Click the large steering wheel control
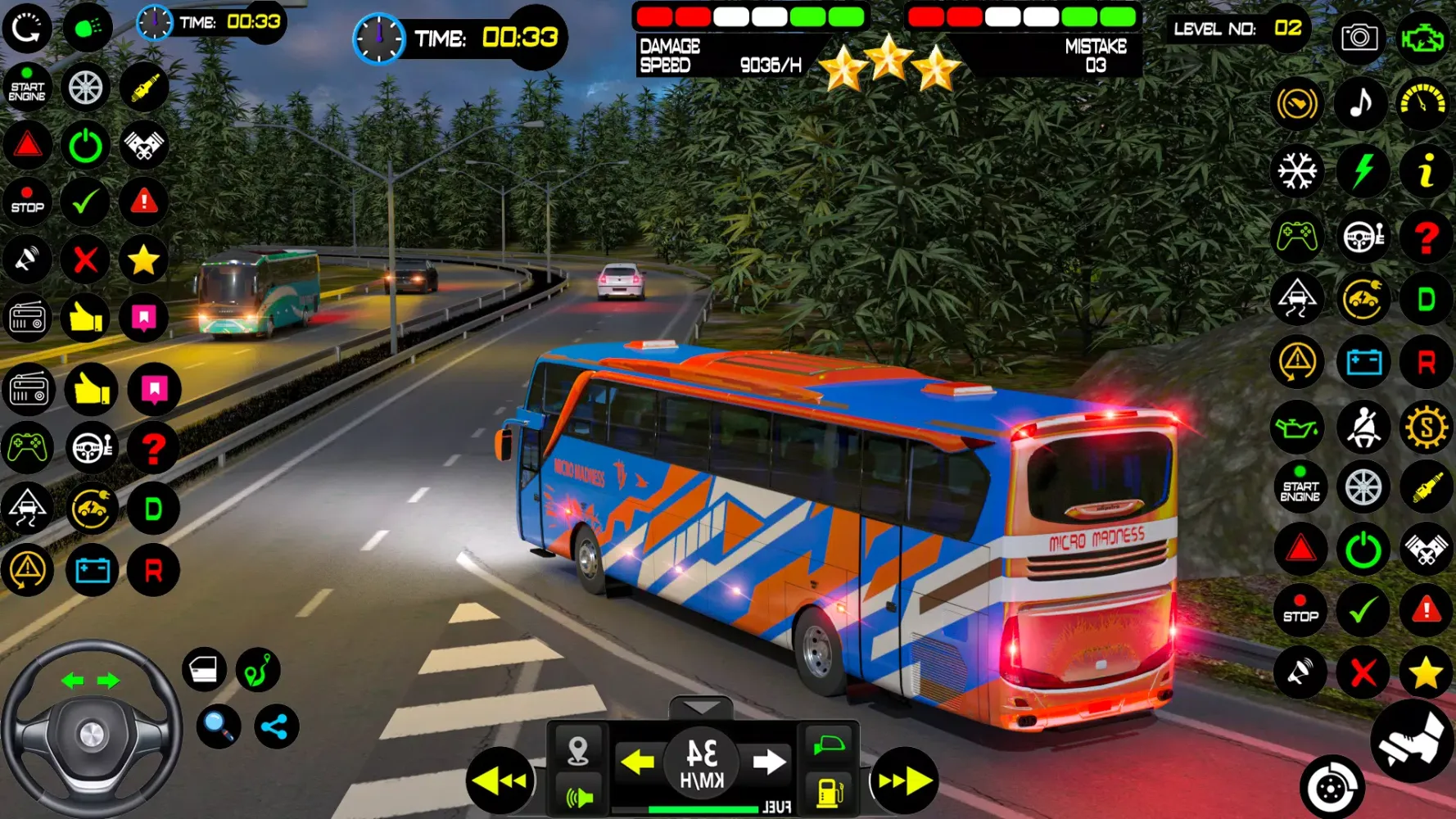The width and height of the screenshot is (1456, 819). click(x=91, y=731)
